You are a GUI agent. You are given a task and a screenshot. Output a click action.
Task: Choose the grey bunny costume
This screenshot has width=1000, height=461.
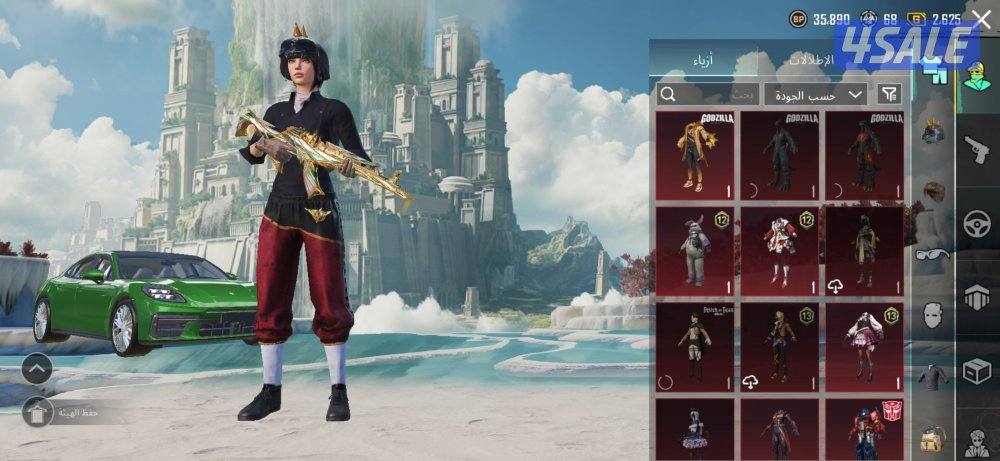[x=694, y=251]
